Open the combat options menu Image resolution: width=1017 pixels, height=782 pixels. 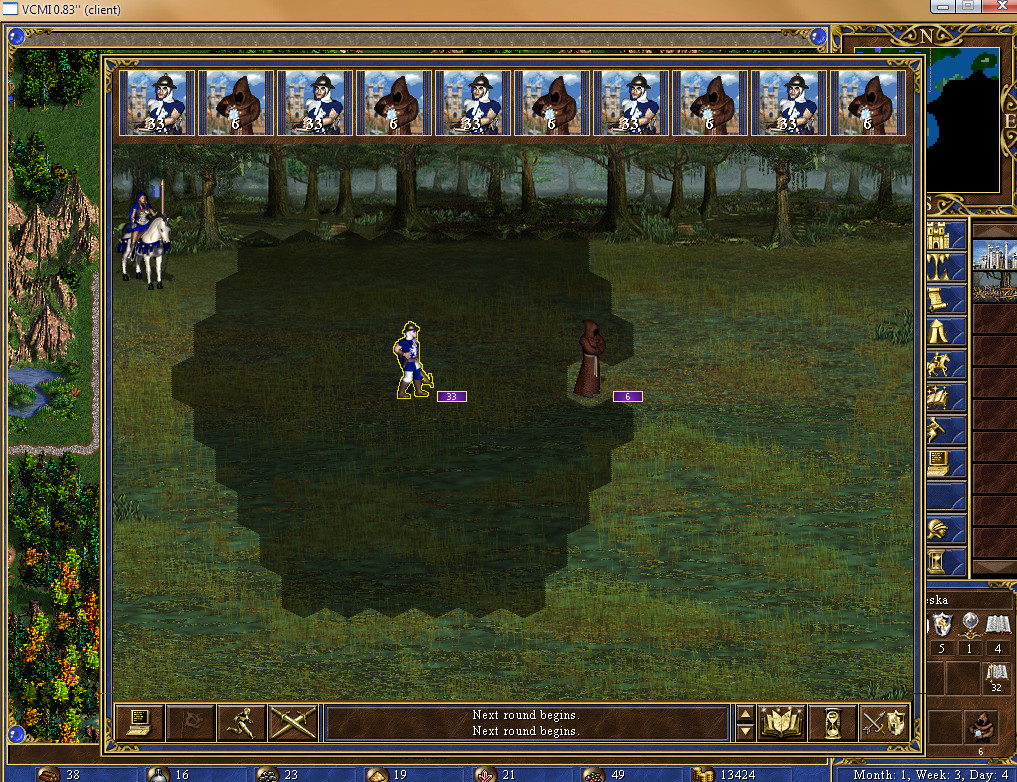139,723
